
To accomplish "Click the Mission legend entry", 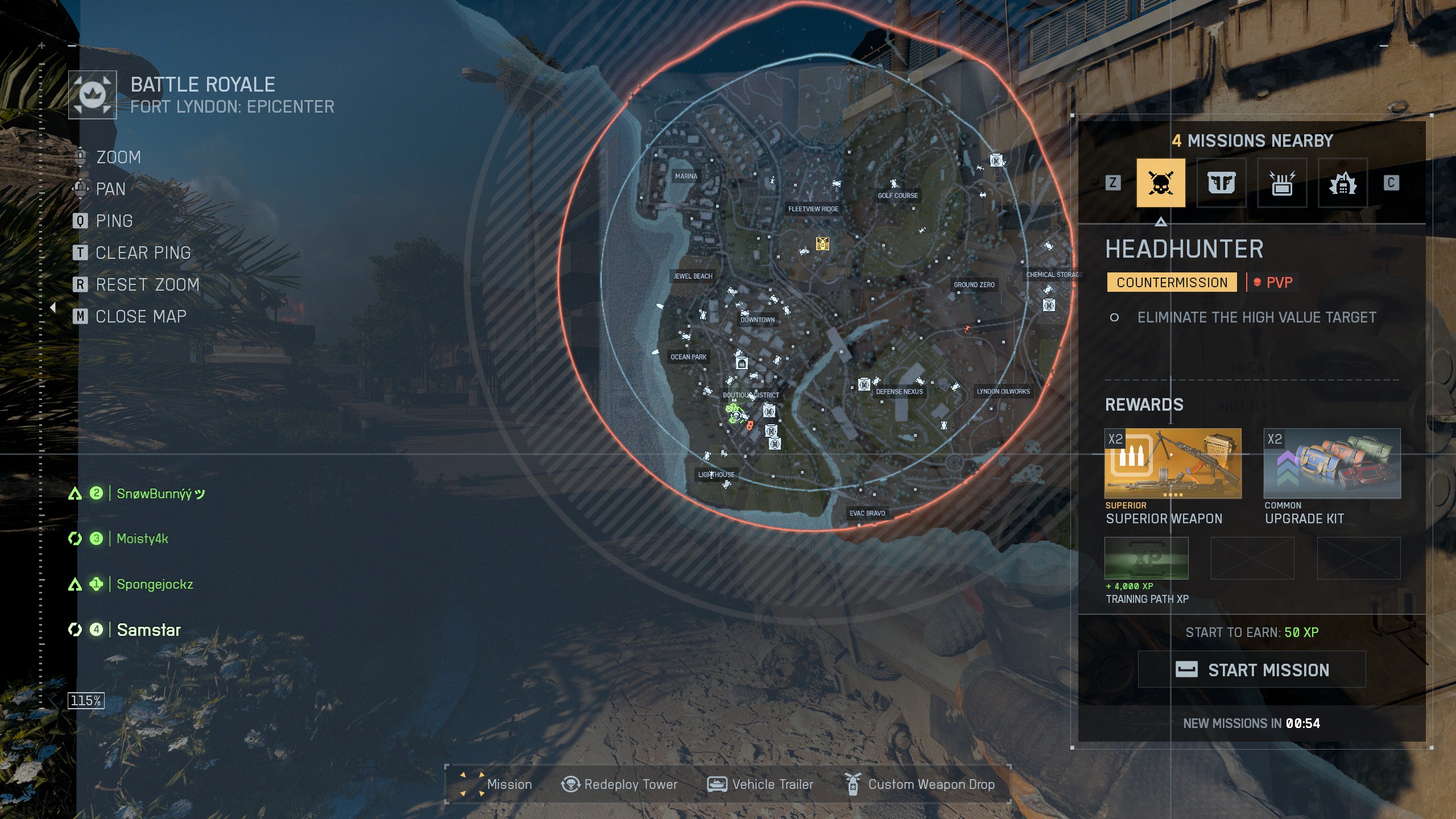I will (x=497, y=785).
